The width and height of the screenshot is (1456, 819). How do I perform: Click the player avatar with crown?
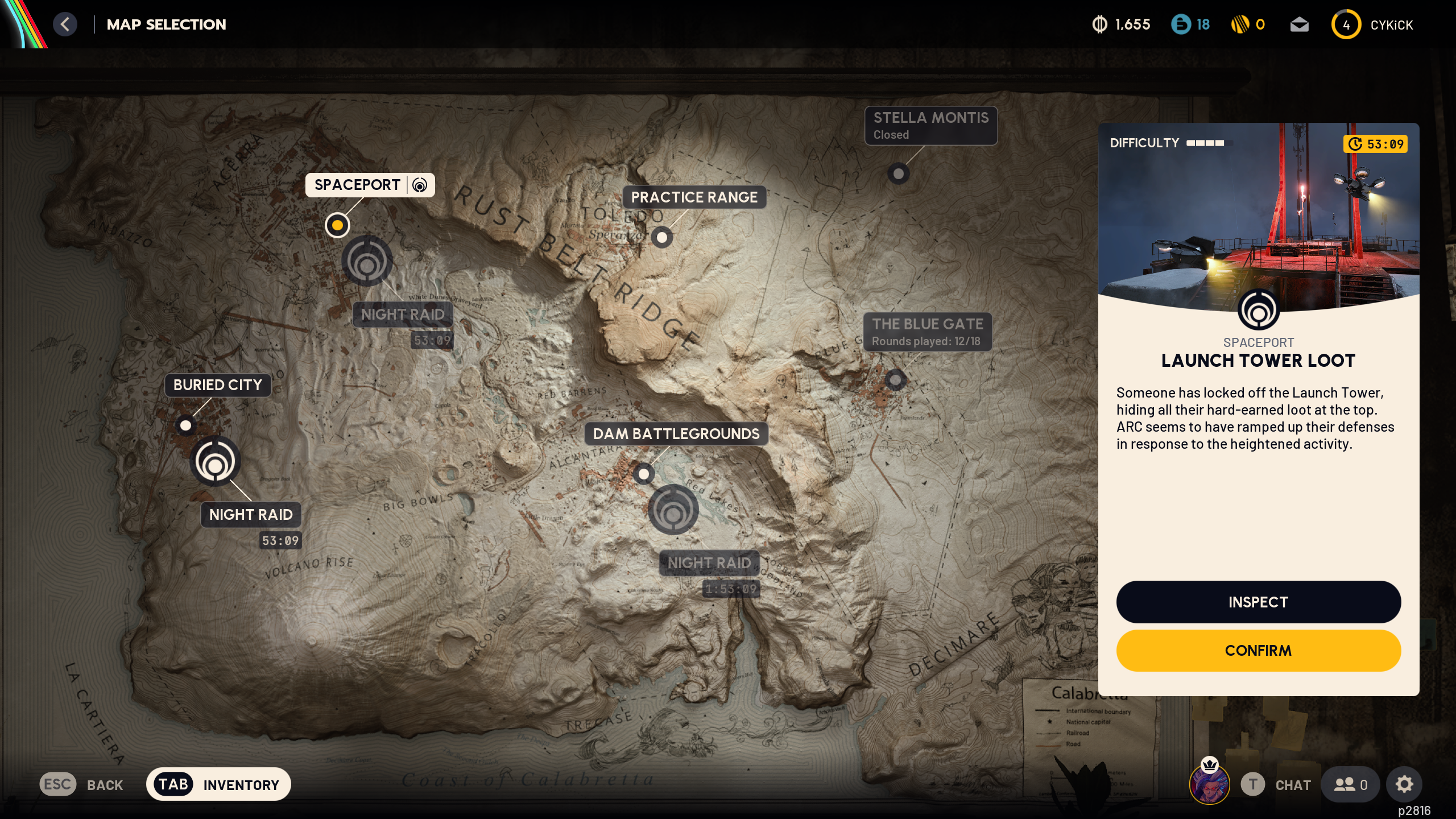pos(1211,784)
